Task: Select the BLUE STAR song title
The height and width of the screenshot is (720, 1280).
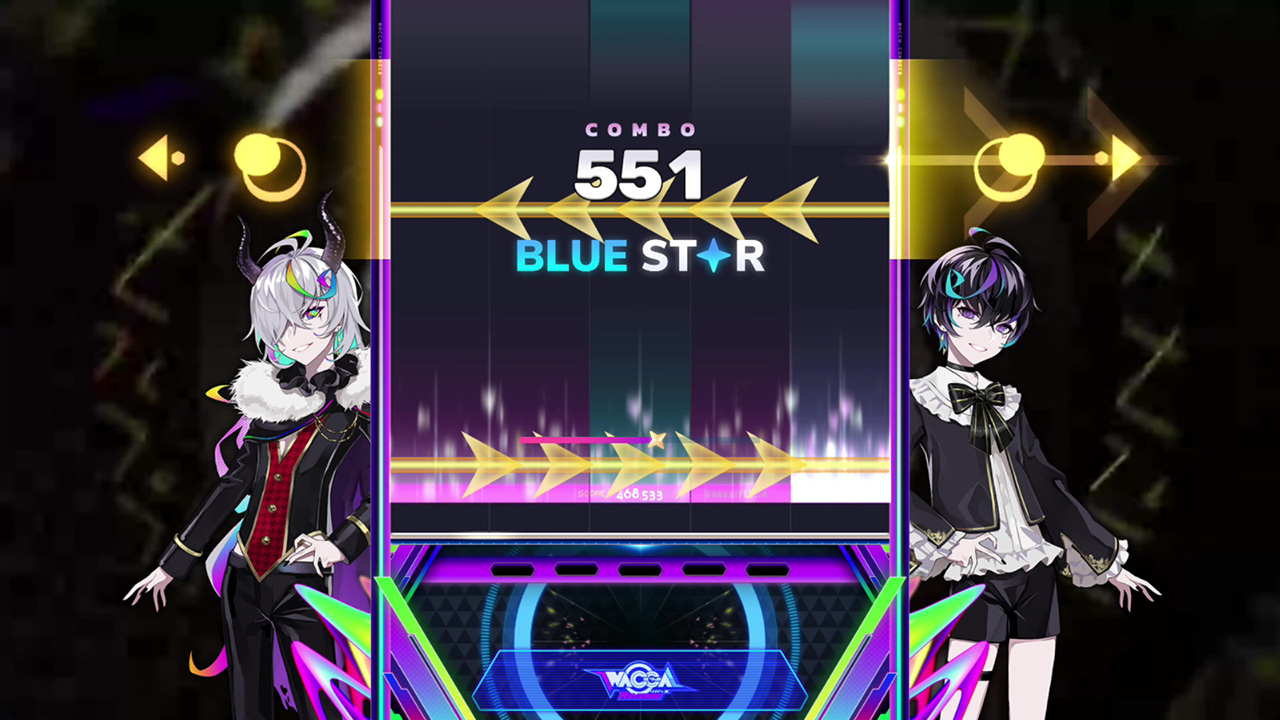Action: pos(640,256)
